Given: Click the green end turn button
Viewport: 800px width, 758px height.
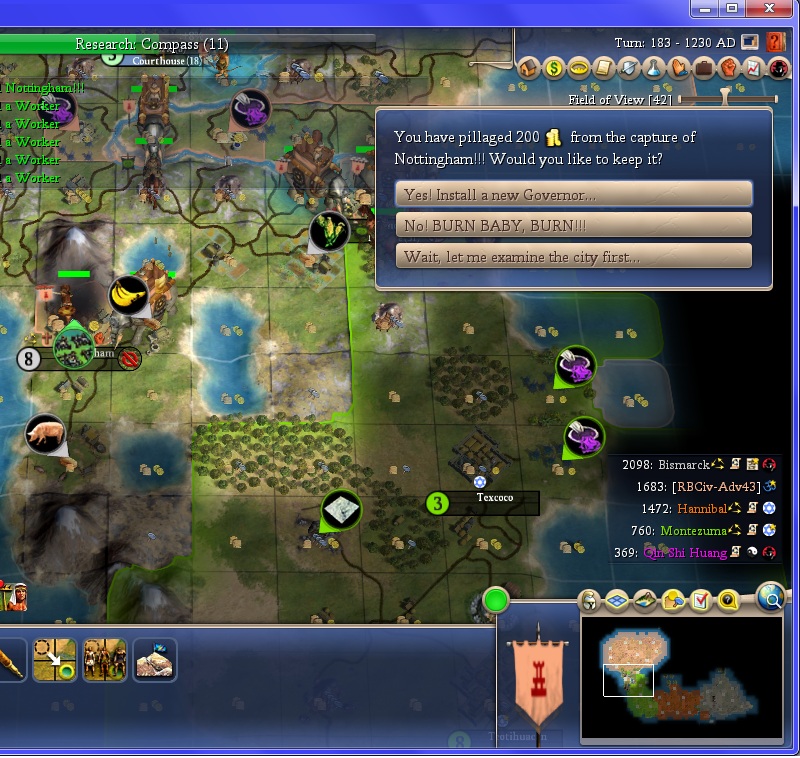Looking at the screenshot, I should [x=496, y=601].
